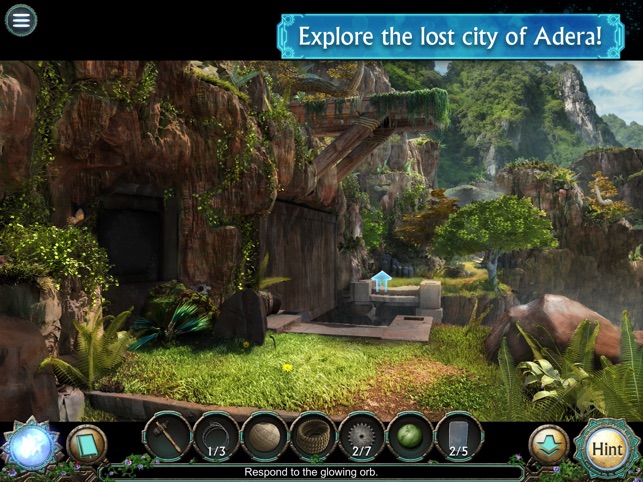The image size is (643, 482).
Task: Click the yellow down-arrow inventory button
Action: [x=546, y=443]
